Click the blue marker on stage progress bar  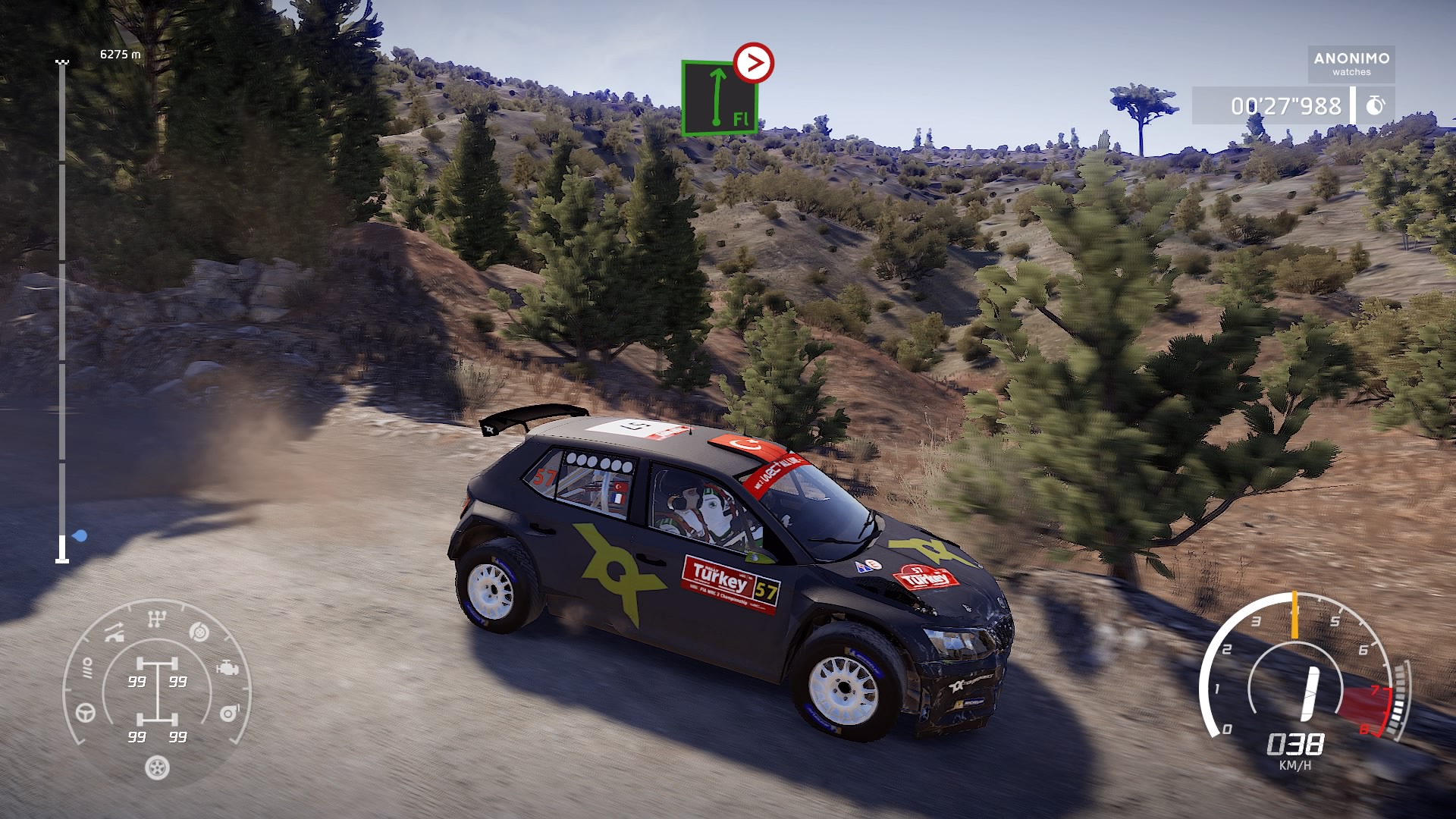click(x=80, y=536)
